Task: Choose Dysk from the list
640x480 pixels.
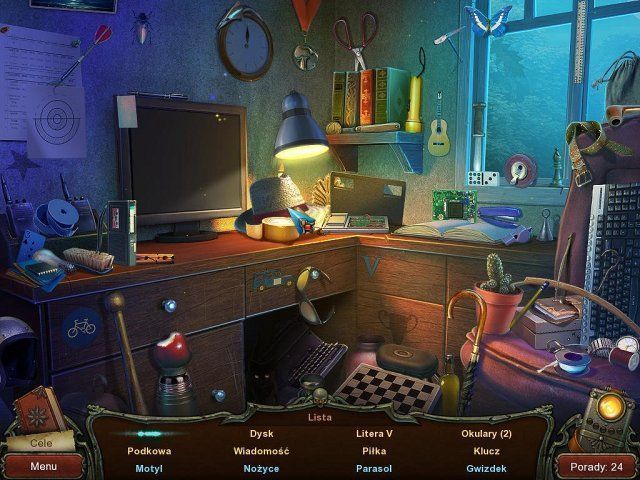Action: (261, 434)
